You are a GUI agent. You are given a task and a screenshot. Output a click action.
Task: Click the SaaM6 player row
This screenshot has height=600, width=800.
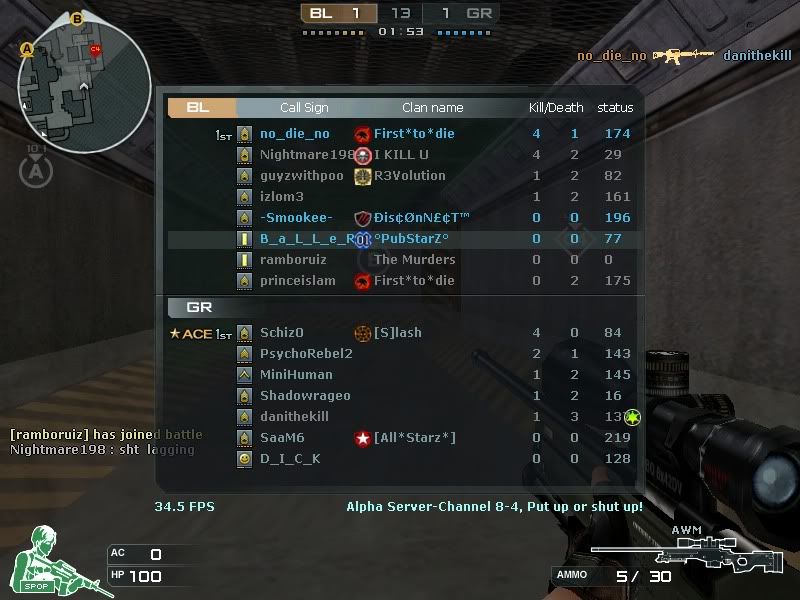(400, 438)
